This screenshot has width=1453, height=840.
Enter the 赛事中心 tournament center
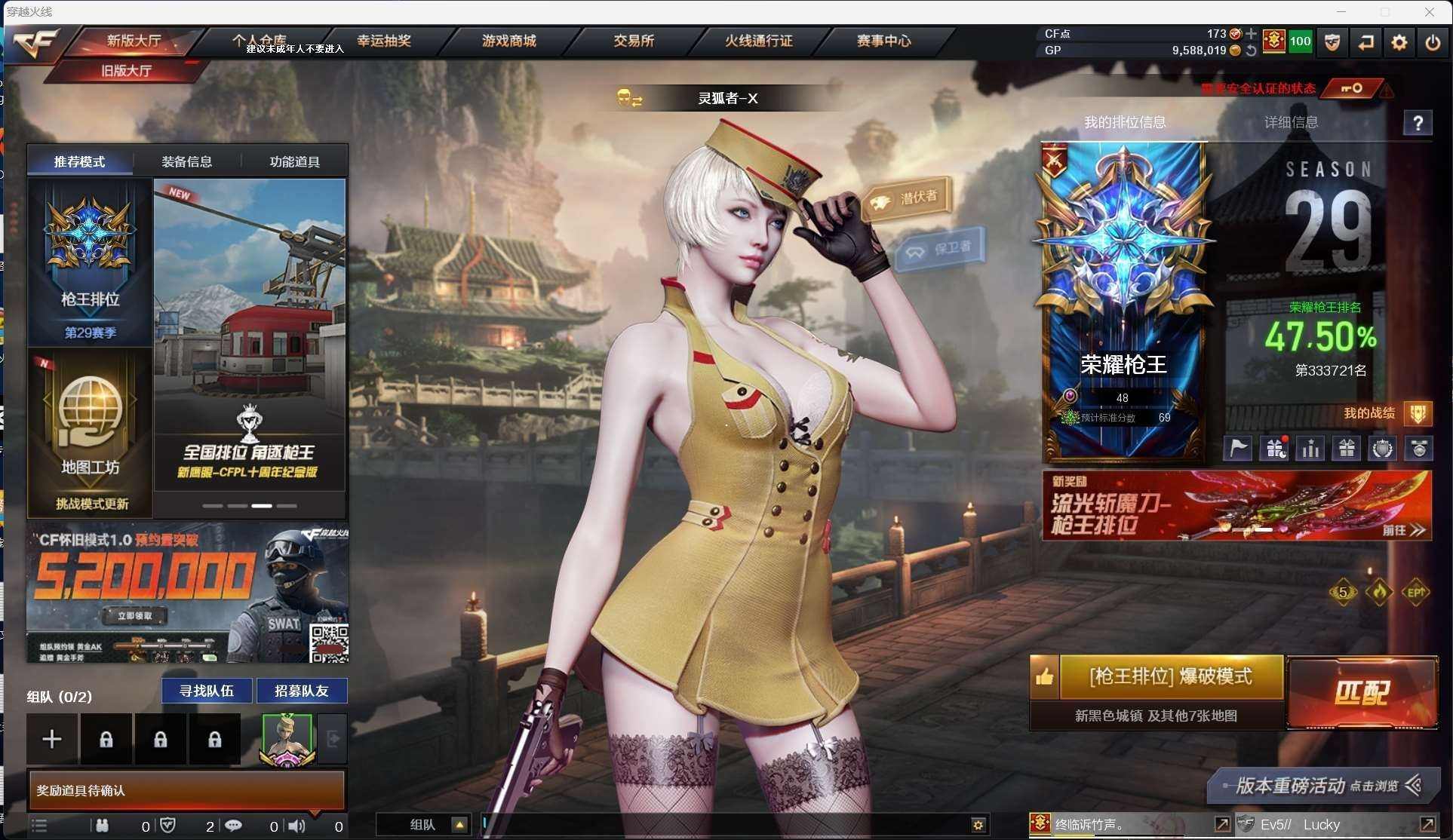884,41
